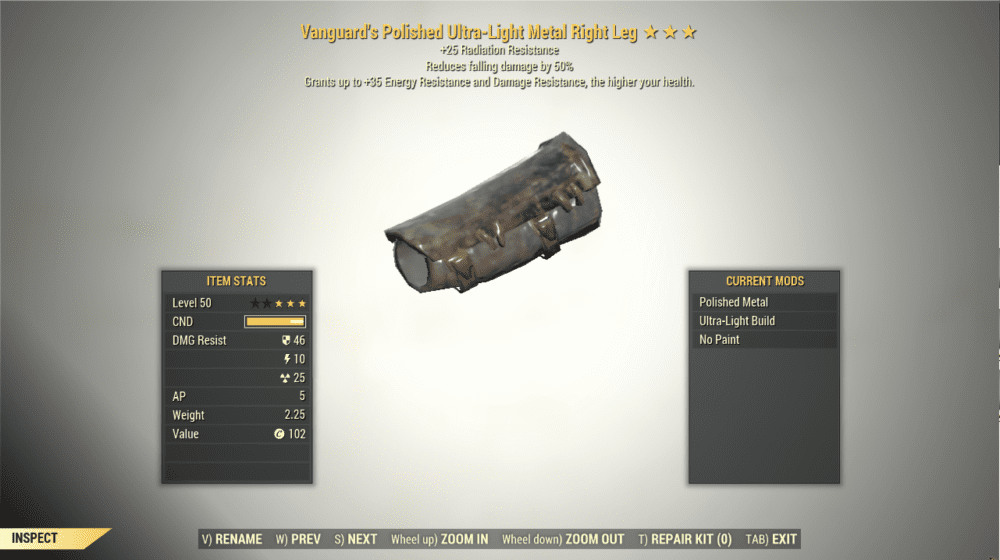Choose Zoom Out on the bottom bar

(x=561, y=539)
